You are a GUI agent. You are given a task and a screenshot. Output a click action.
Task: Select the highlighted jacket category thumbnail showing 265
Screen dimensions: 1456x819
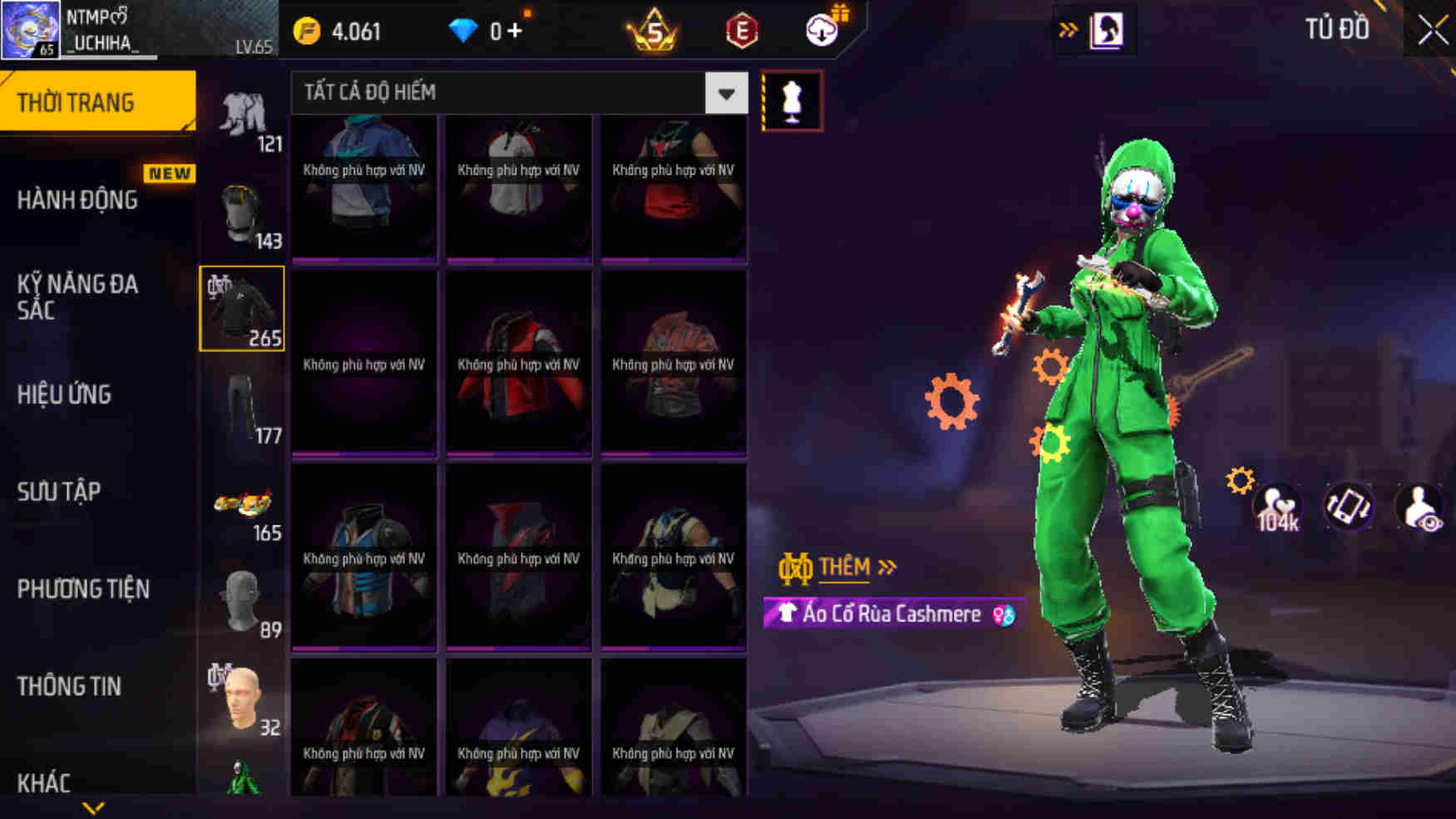click(242, 308)
